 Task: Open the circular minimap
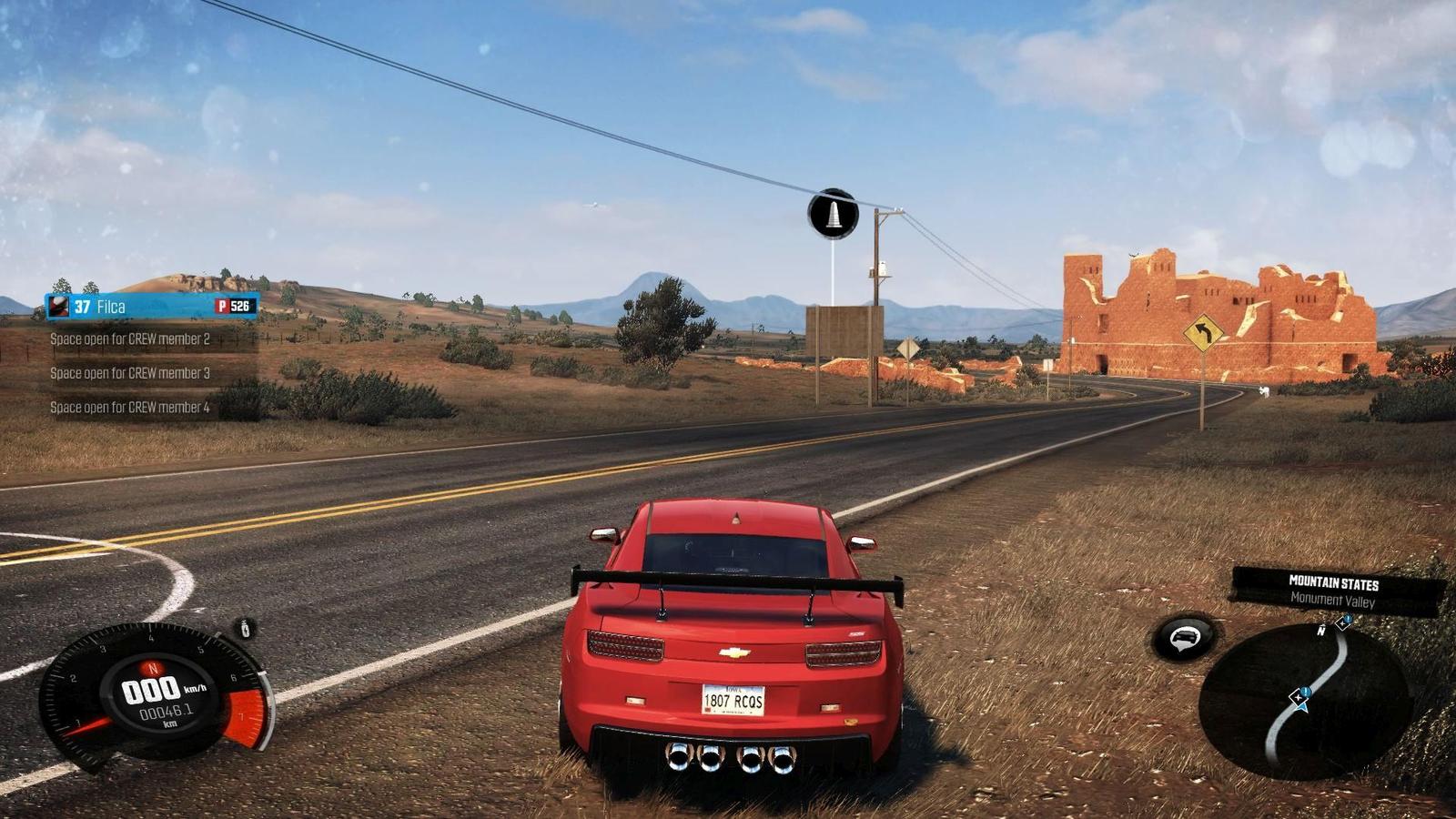[x=1304, y=701]
